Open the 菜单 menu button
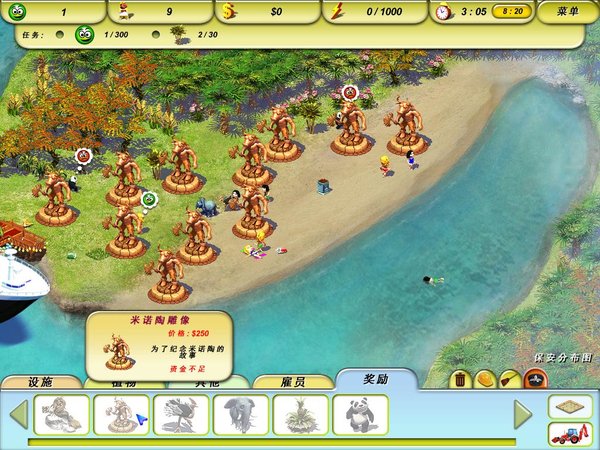600x450 pixels. [x=567, y=12]
